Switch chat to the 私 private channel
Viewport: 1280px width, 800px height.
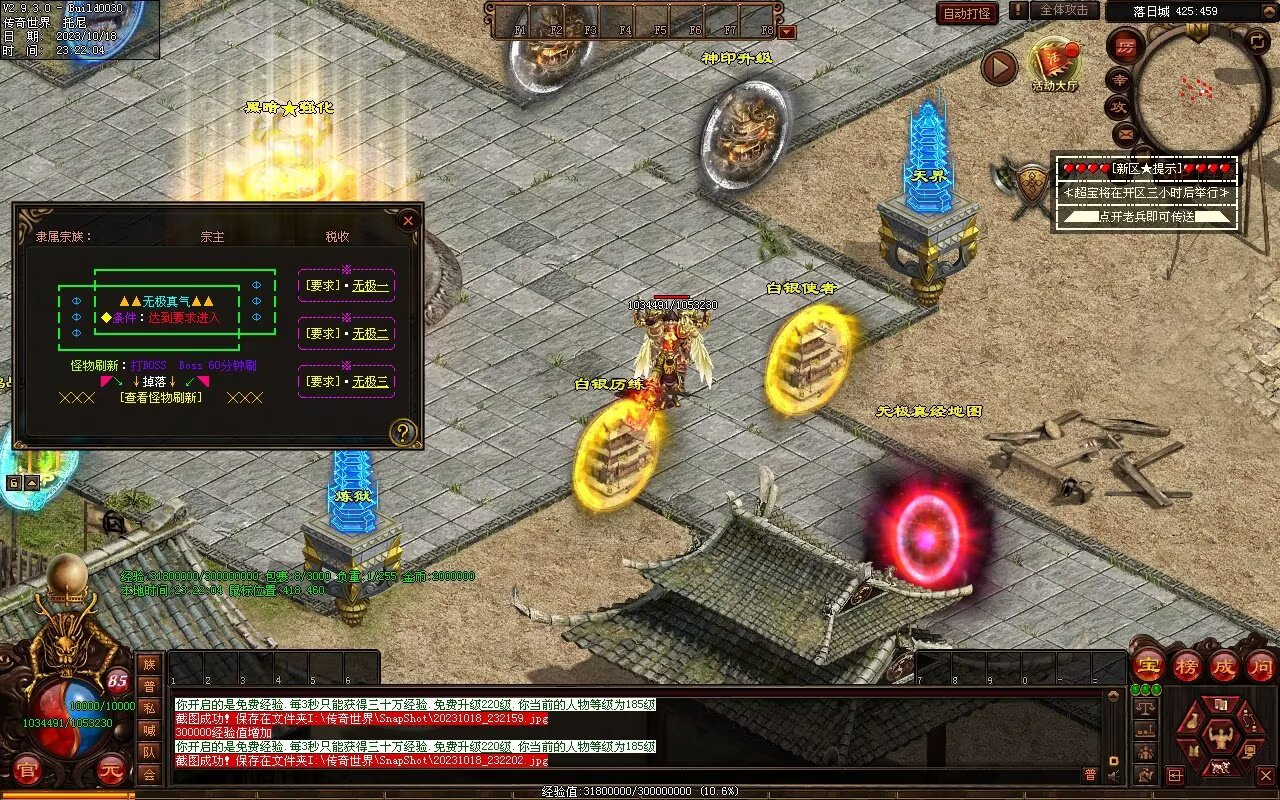pyautogui.click(x=149, y=708)
